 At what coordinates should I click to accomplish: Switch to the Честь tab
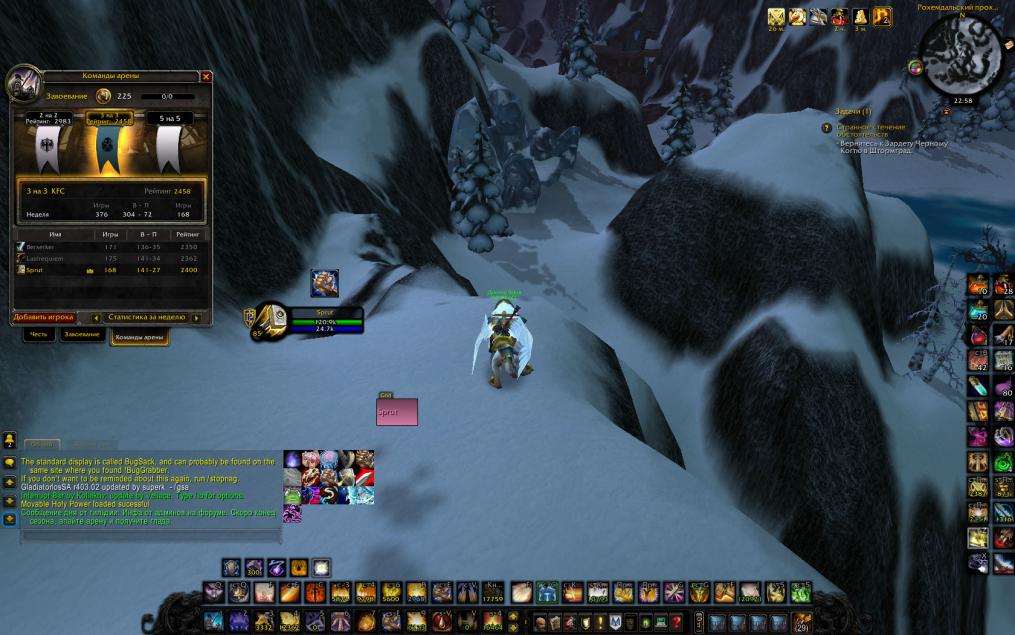pyautogui.click(x=38, y=335)
